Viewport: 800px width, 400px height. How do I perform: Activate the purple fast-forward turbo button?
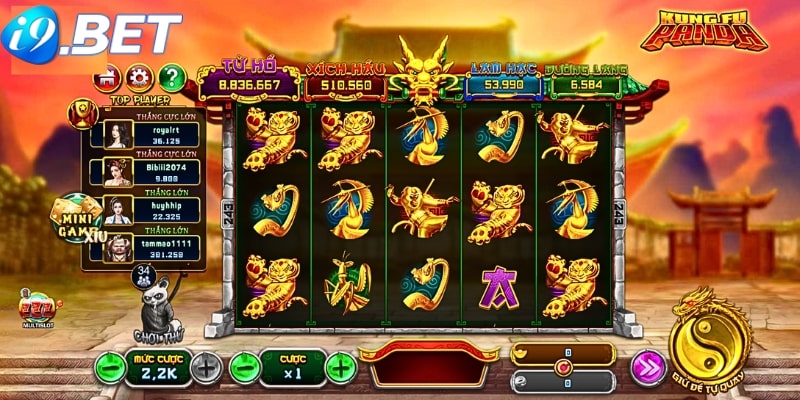click(x=648, y=367)
